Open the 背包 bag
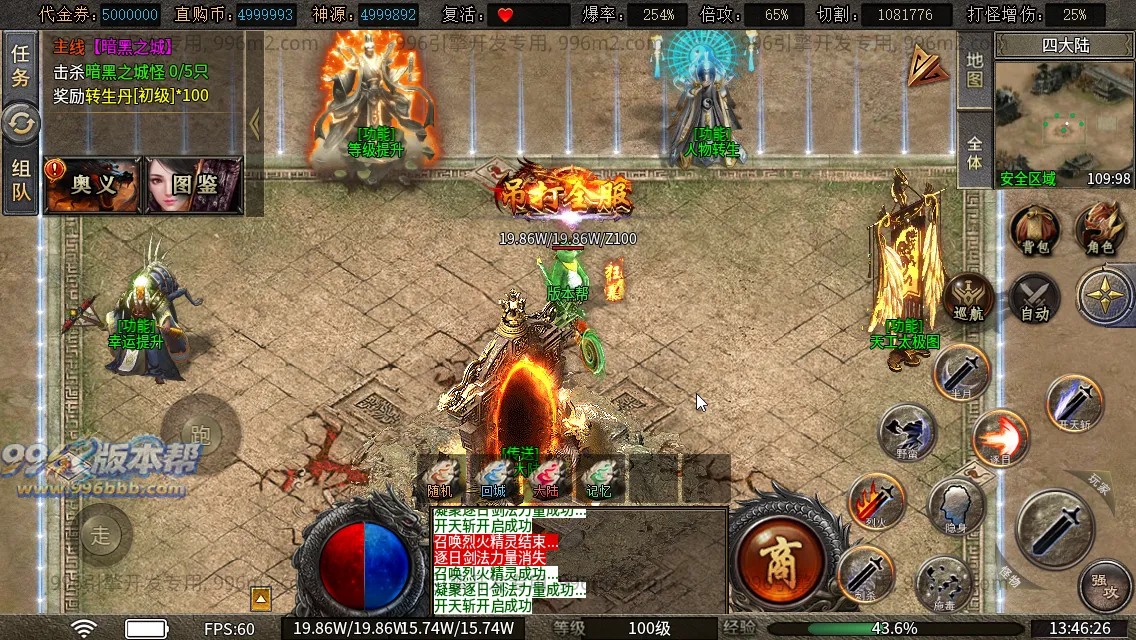 click(x=1034, y=230)
